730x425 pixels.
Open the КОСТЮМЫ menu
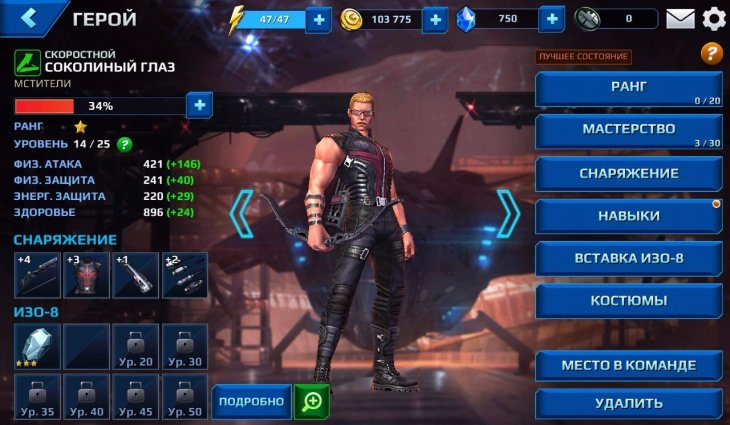pos(628,300)
